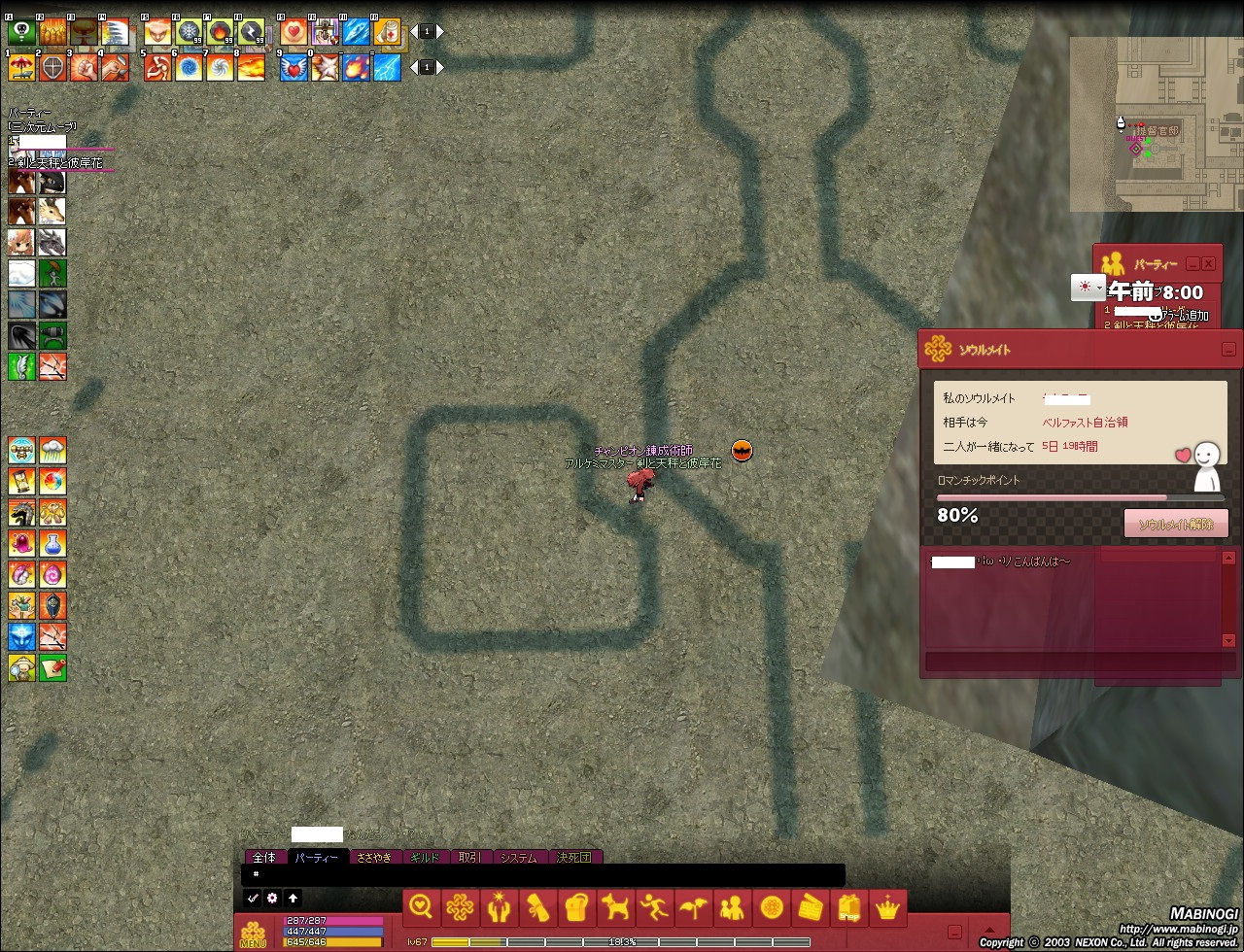Open the MENU button
1244x952 pixels.
253,934
